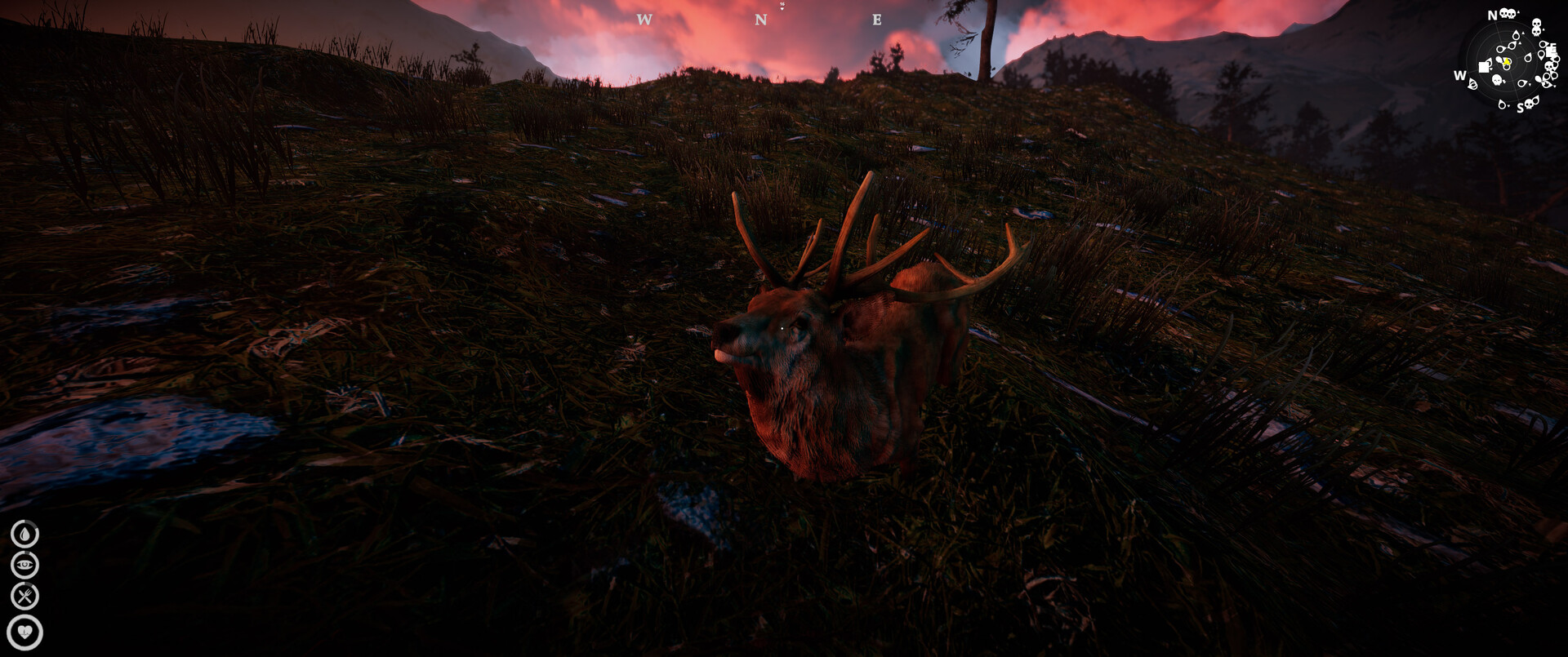1568x657 pixels.
Task: Click the double skull marker near minimap N
Action: [x=1507, y=15]
